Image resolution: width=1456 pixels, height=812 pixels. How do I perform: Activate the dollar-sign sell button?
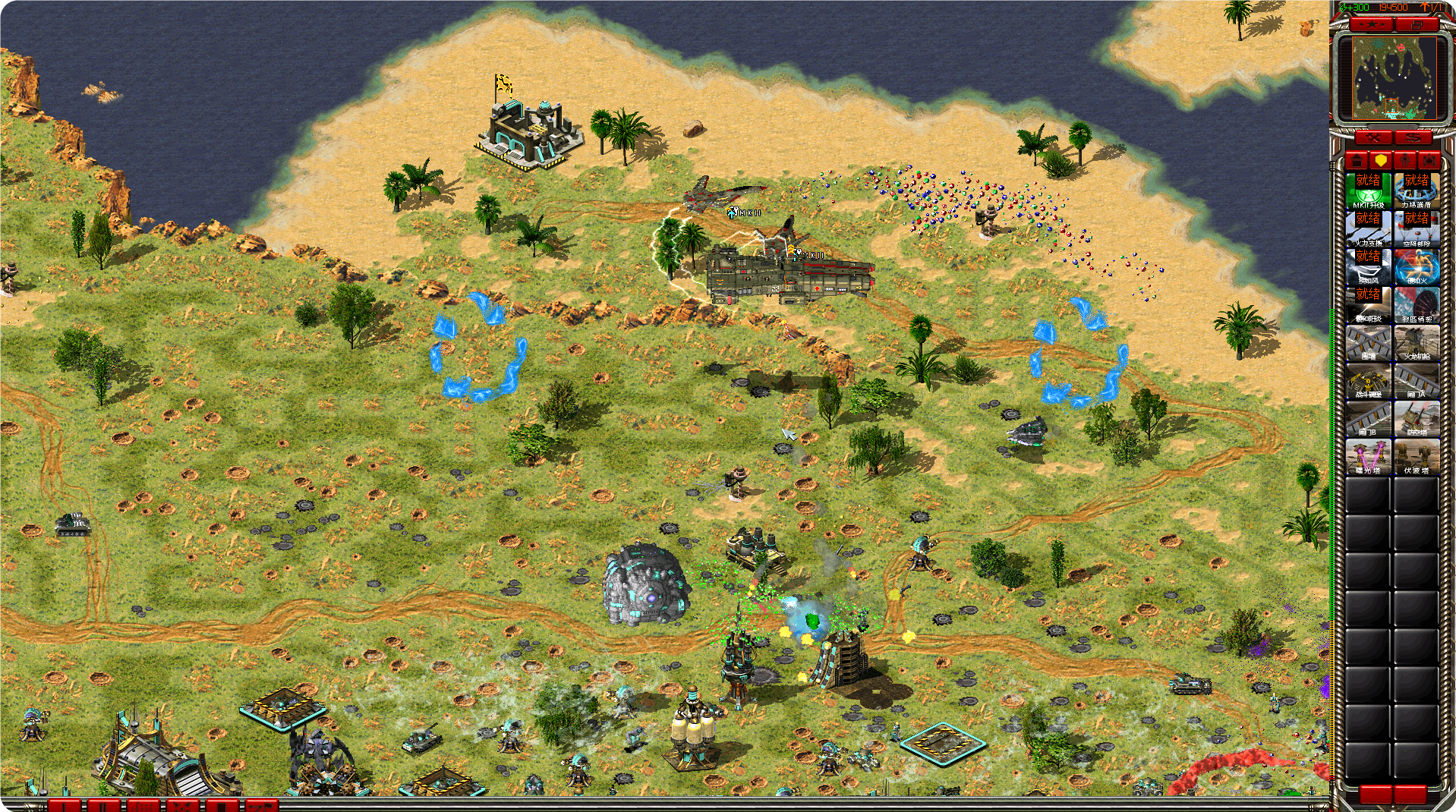point(1413,137)
